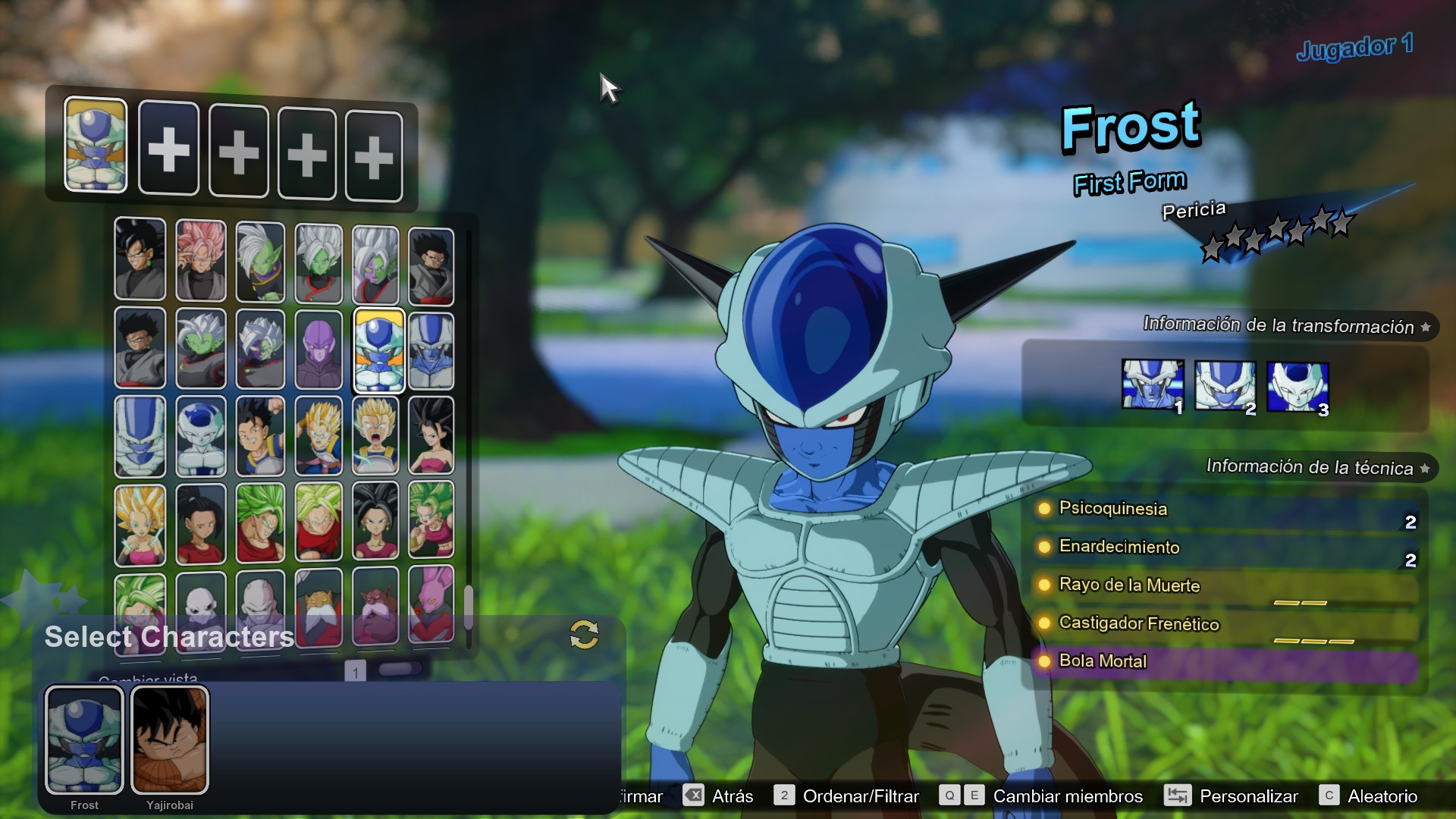Viewport: 1456px width, 819px height.
Task: Add a character using the second empty plus slot
Action: tap(237, 149)
